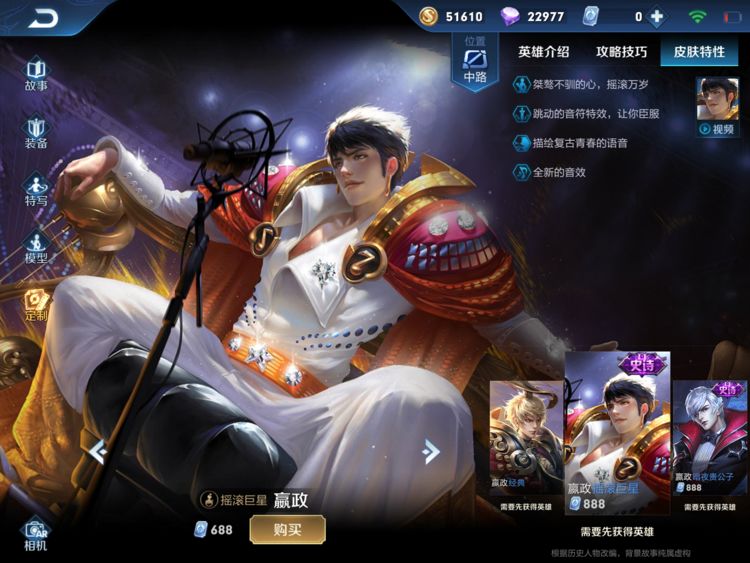Select the 暗夜贵公子 skin card
The width and height of the screenshot is (750, 563).
tap(710, 440)
